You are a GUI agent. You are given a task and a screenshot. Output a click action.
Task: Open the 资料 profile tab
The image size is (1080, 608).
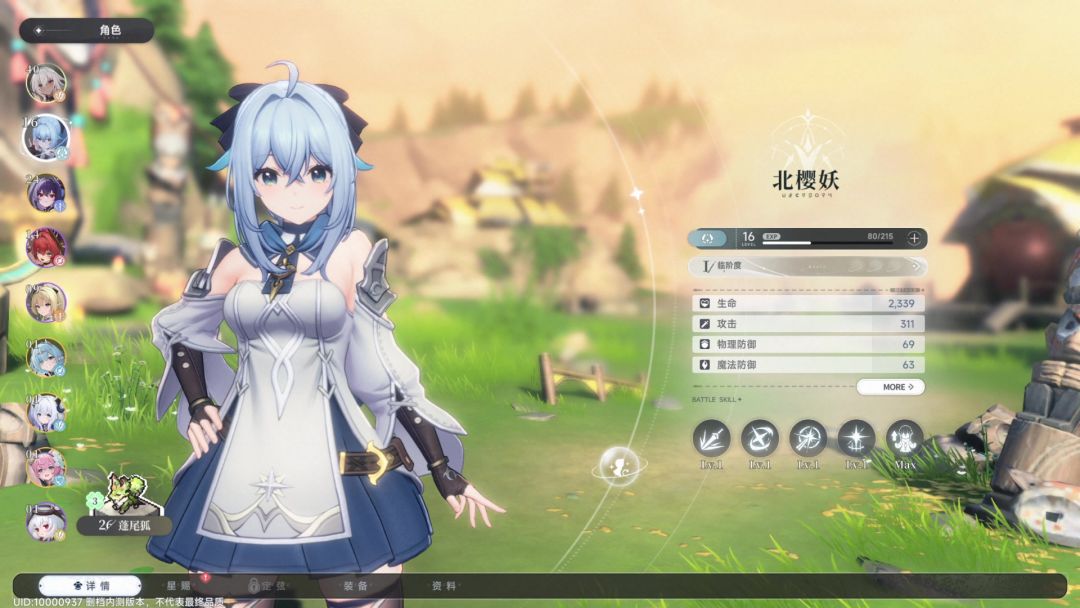coord(444,586)
